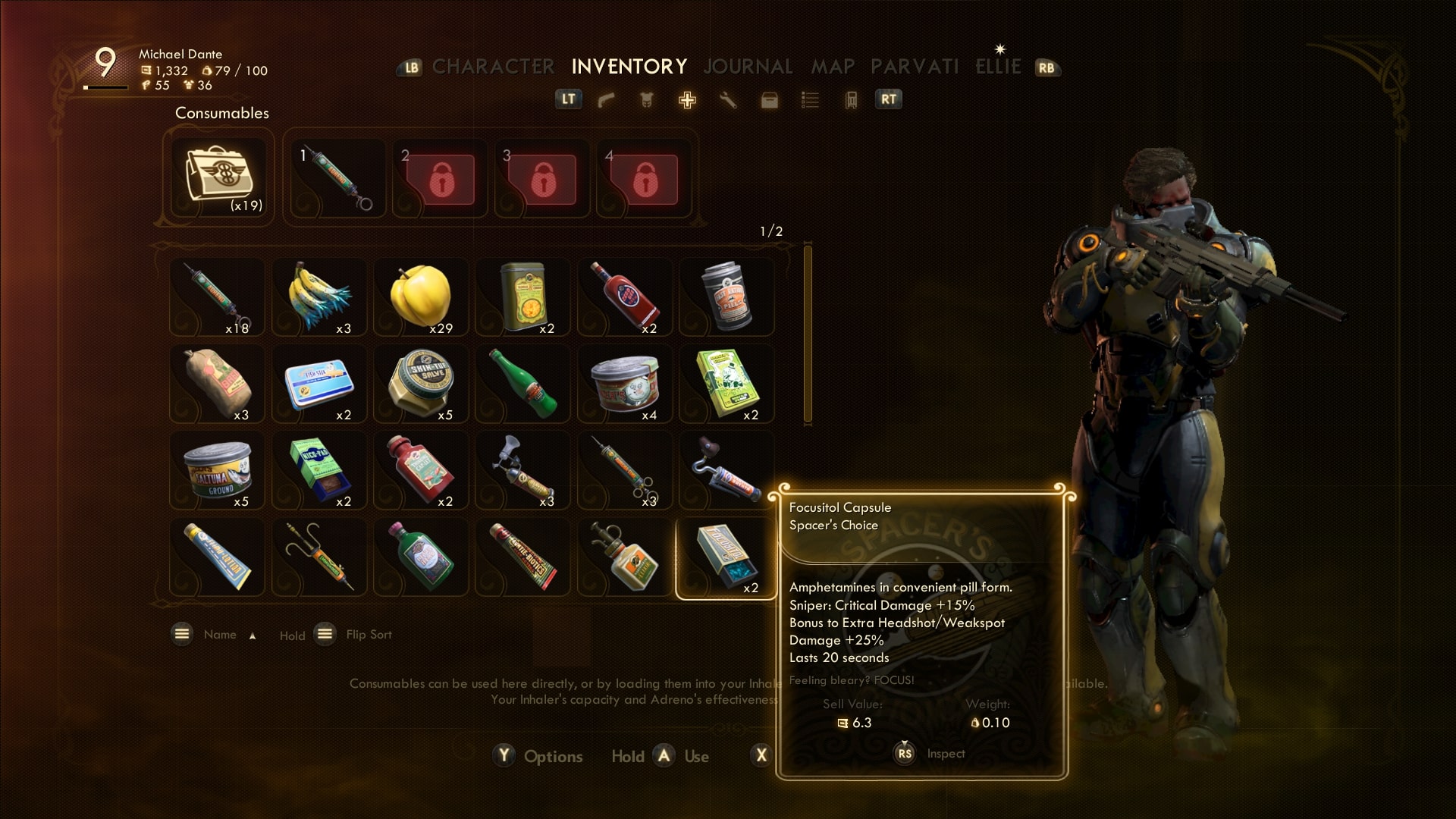The image size is (1456, 819).
Task: Select the yellow bell pepper stack
Action: coord(421,297)
